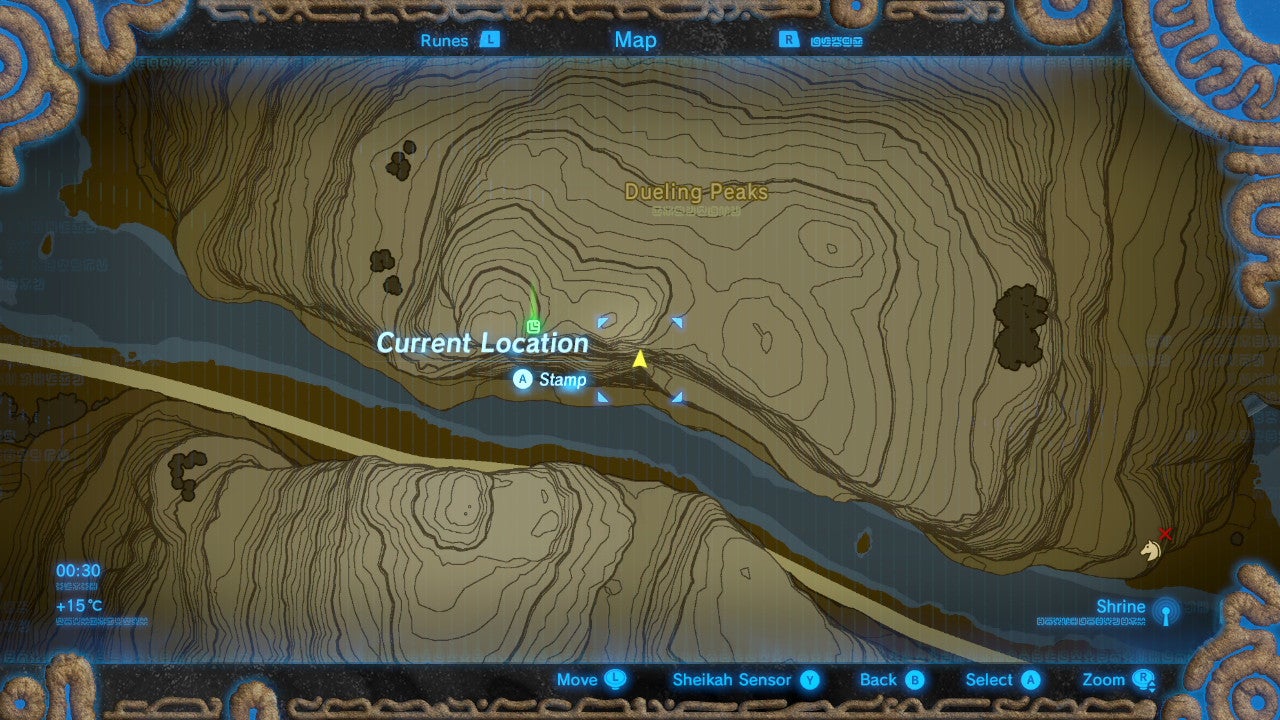Select the green Current Location marker
The image size is (1280, 720).
coord(534,326)
